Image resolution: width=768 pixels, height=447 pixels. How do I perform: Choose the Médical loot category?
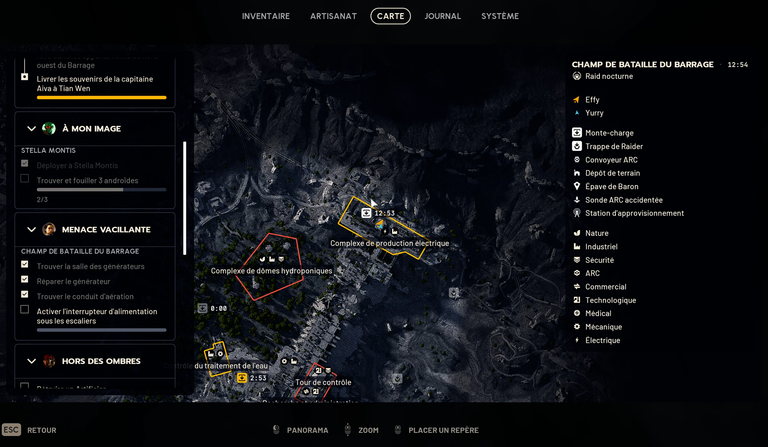[598, 313]
